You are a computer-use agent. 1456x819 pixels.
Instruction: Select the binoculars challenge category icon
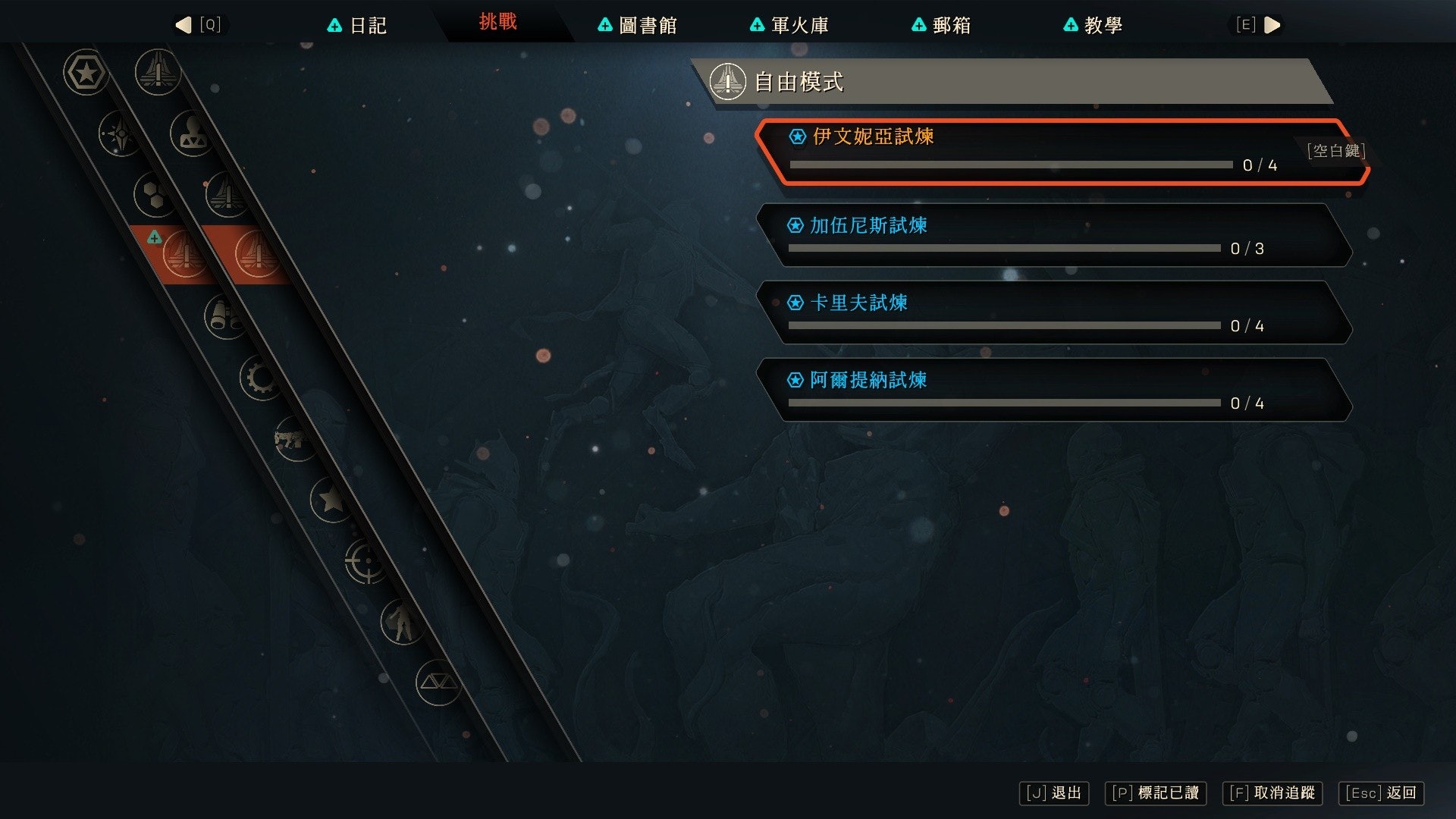click(224, 316)
